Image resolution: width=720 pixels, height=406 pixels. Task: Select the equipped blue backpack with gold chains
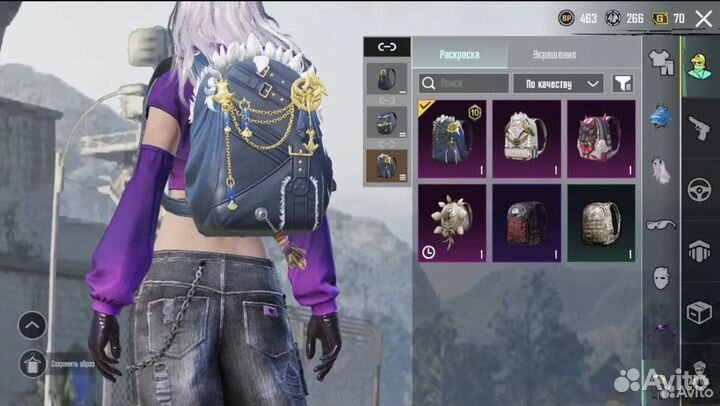[453, 138]
